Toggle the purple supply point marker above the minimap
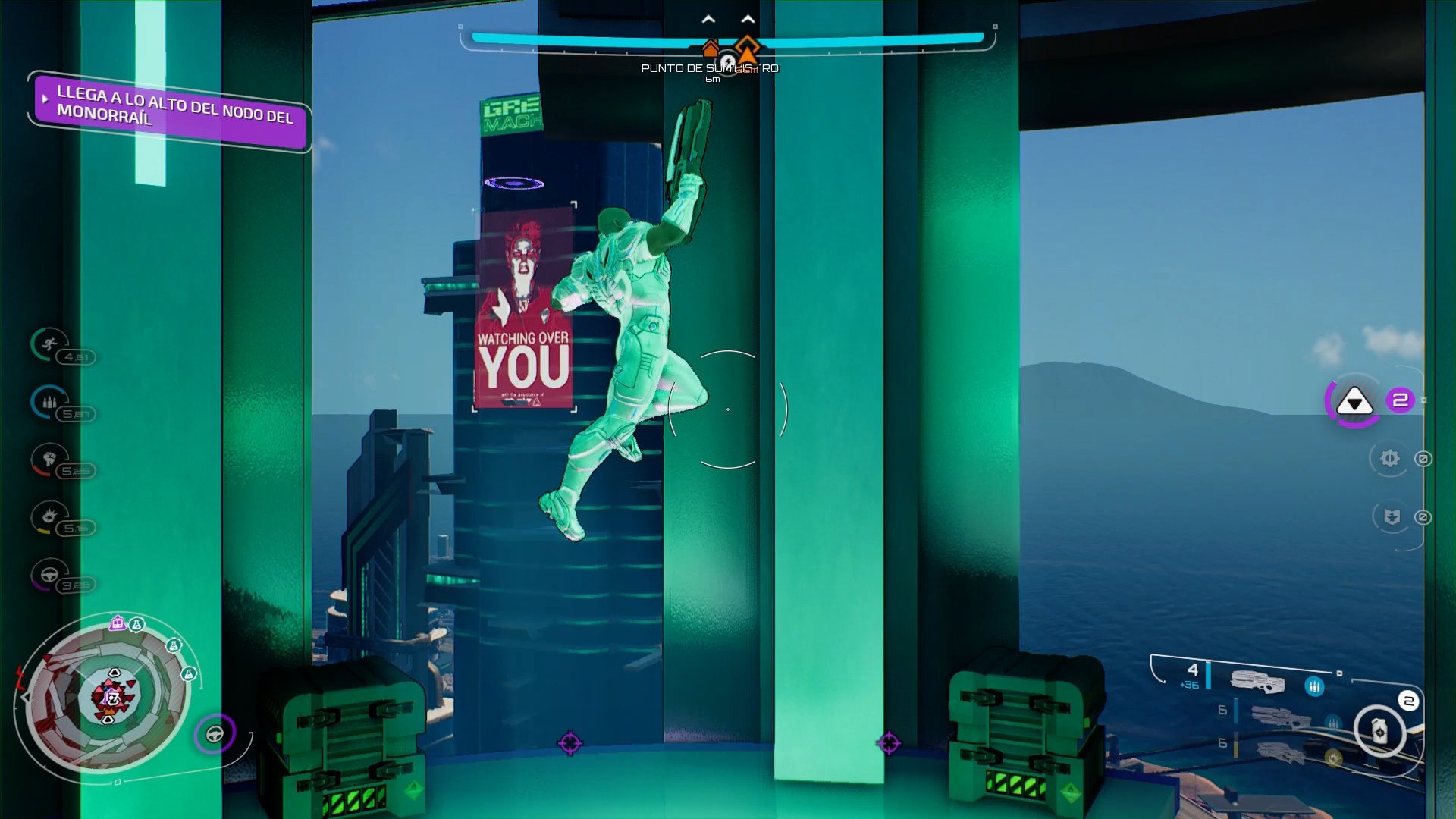The image size is (1456, 819). [x=117, y=623]
